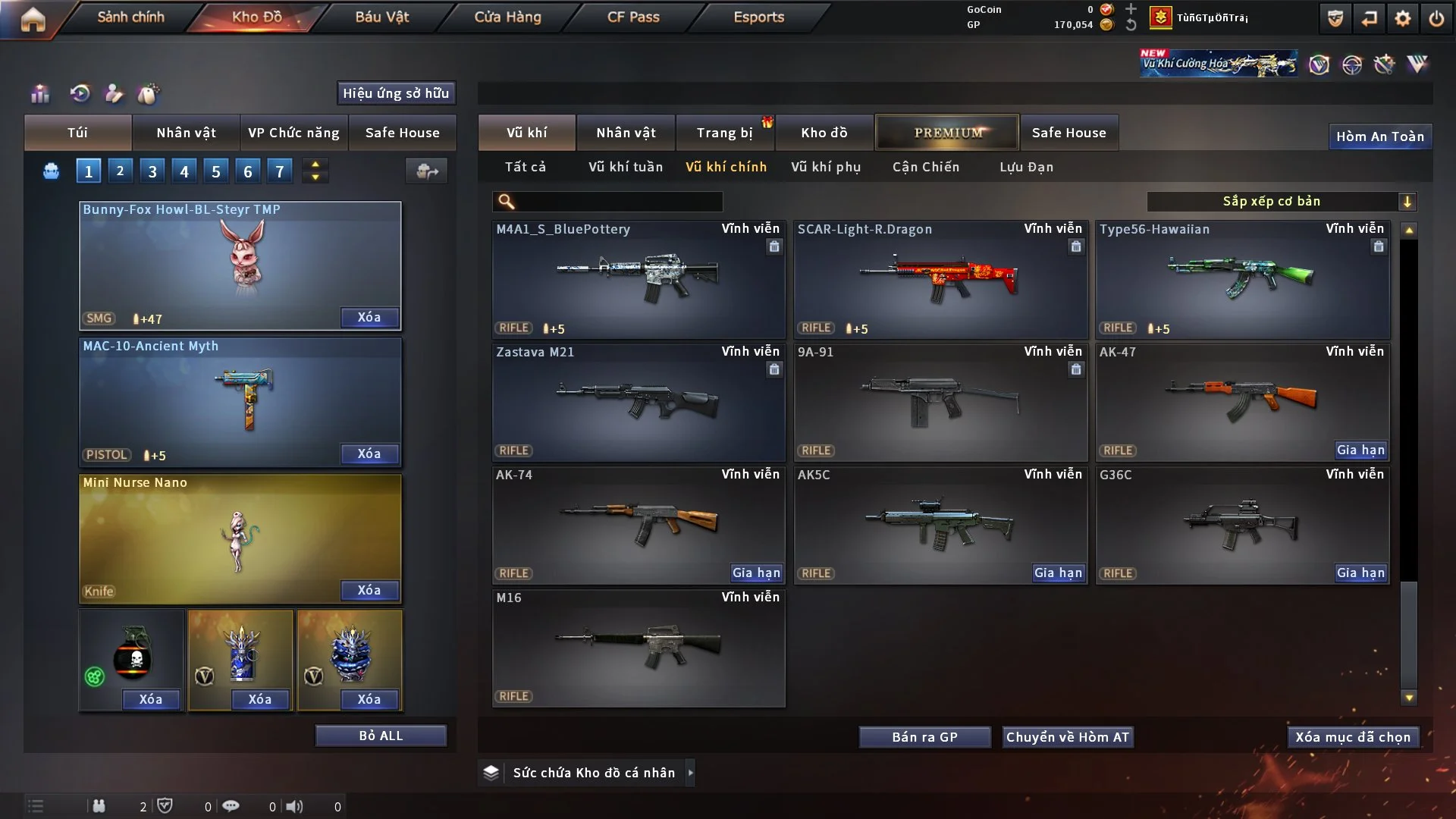Switch to bag preset 3
This screenshot has height=819, width=1456.
pyautogui.click(x=152, y=171)
